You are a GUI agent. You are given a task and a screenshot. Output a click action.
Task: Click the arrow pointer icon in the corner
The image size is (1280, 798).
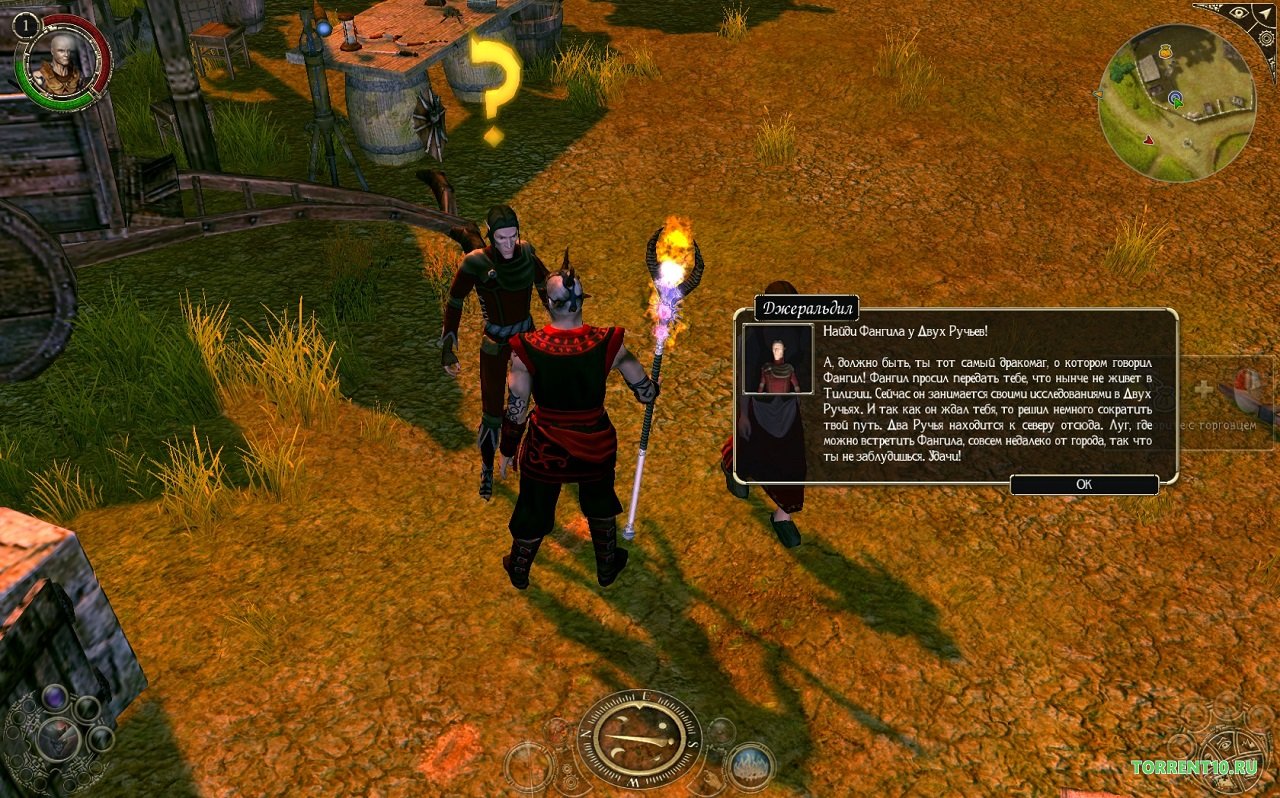click(1267, 14)
